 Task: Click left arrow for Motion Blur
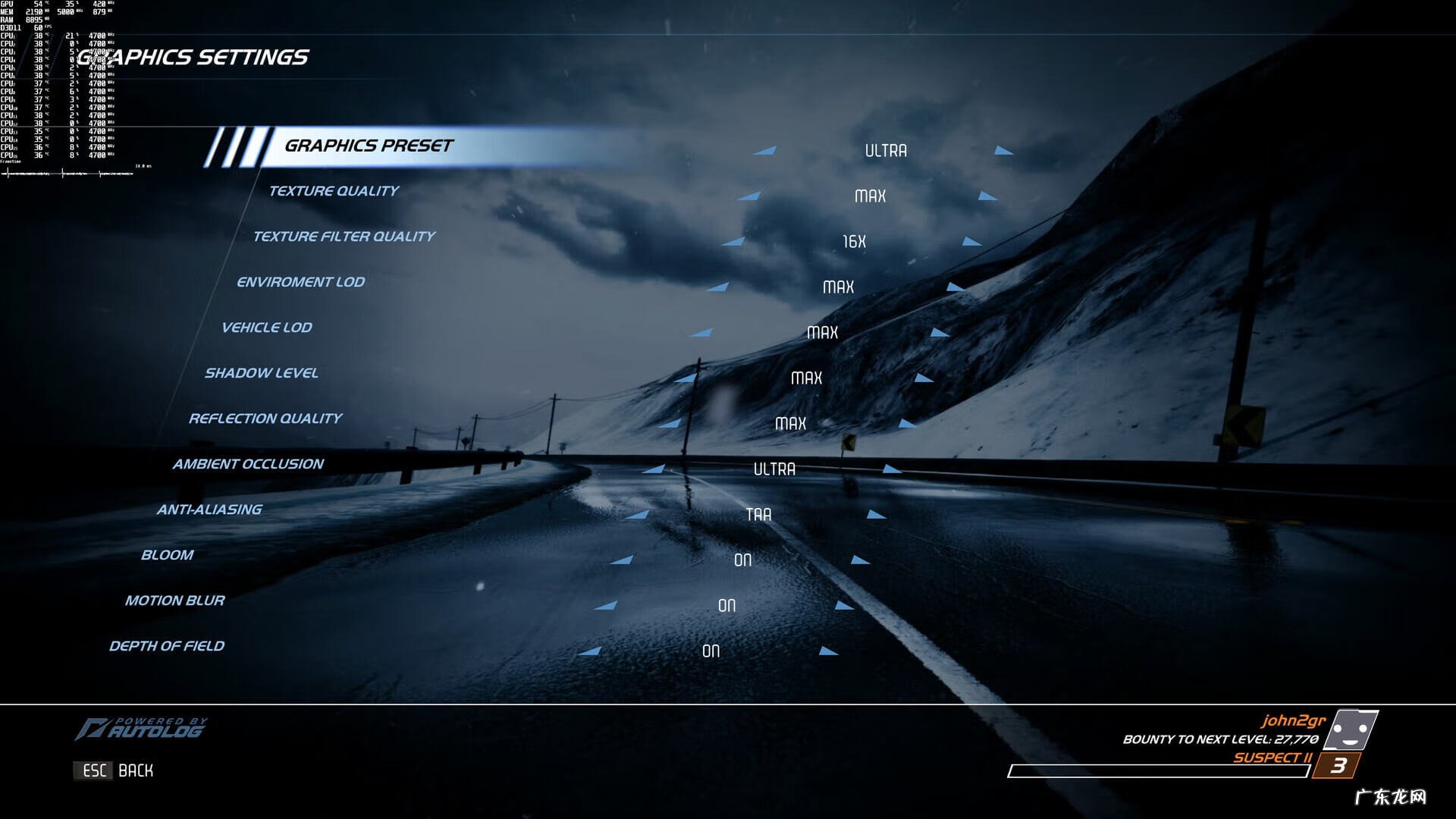pos(606,606)
